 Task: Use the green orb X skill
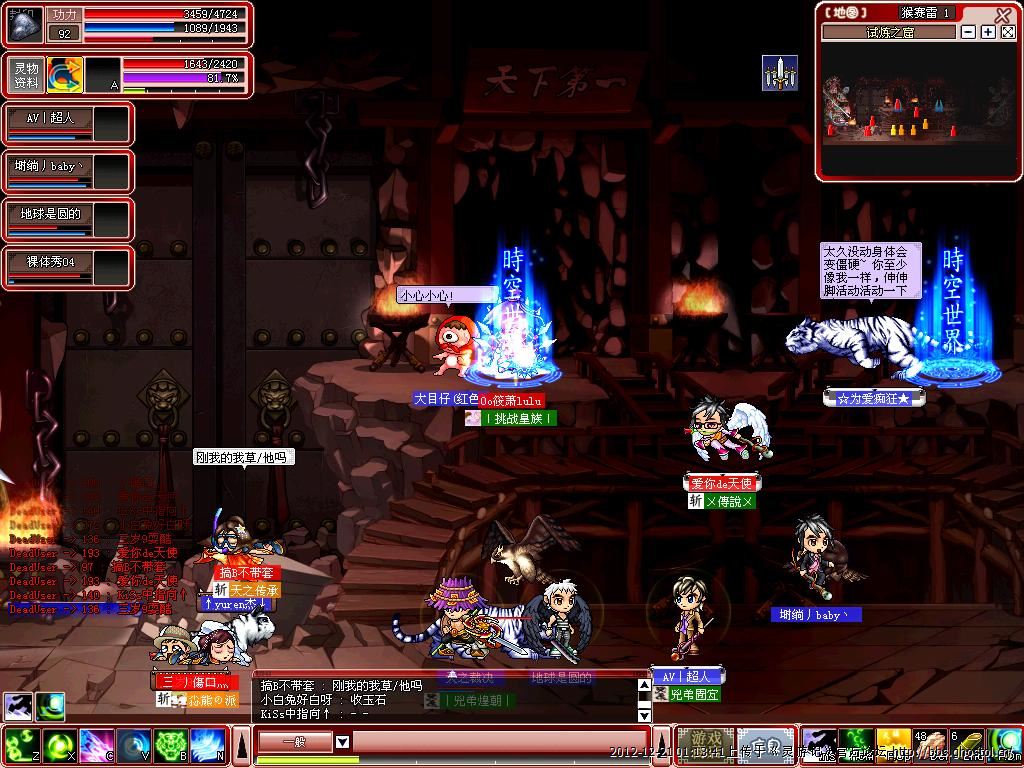pyautogui.click(x=59, y=745)
